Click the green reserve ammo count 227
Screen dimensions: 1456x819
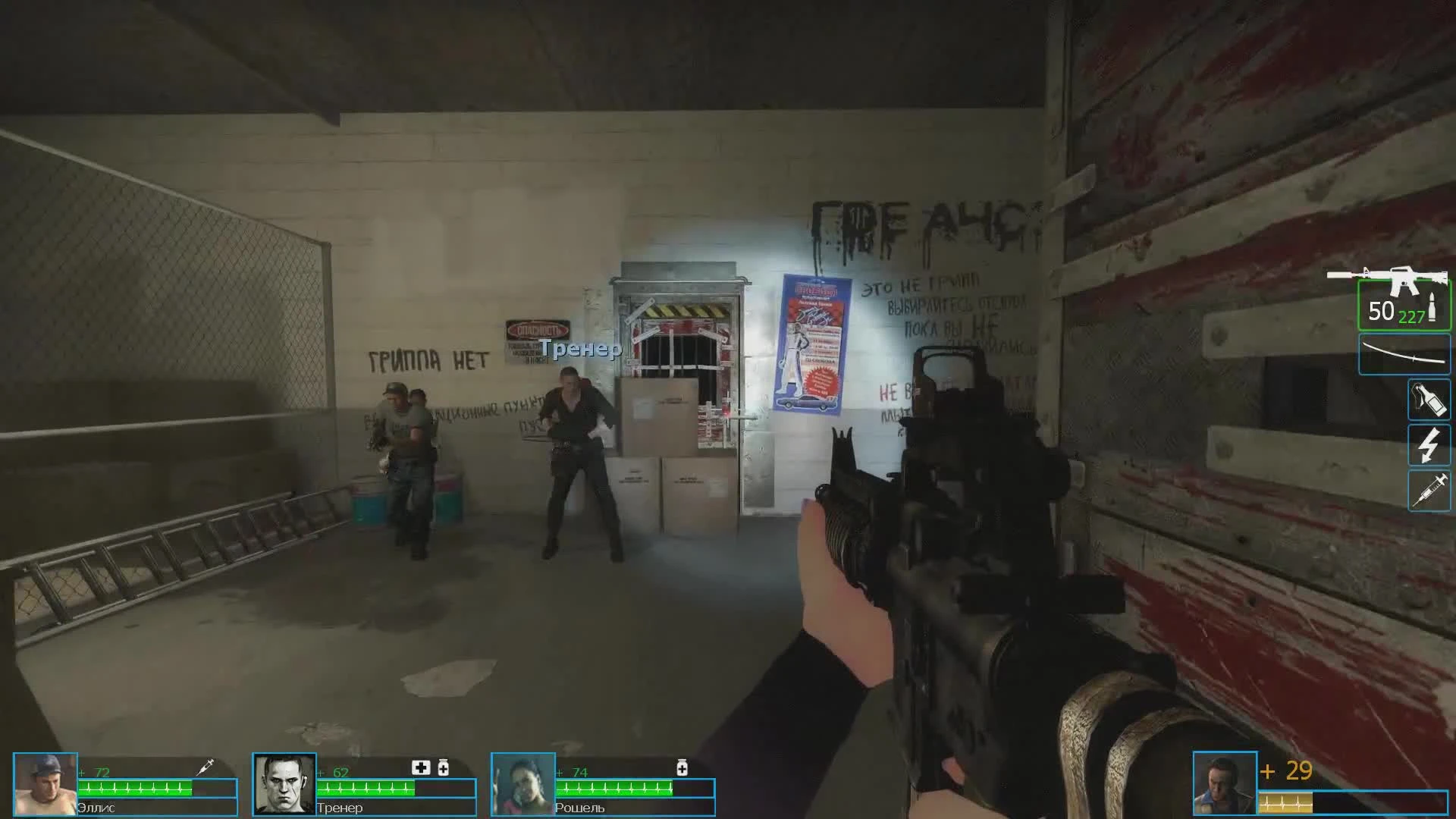point(1412,318)
